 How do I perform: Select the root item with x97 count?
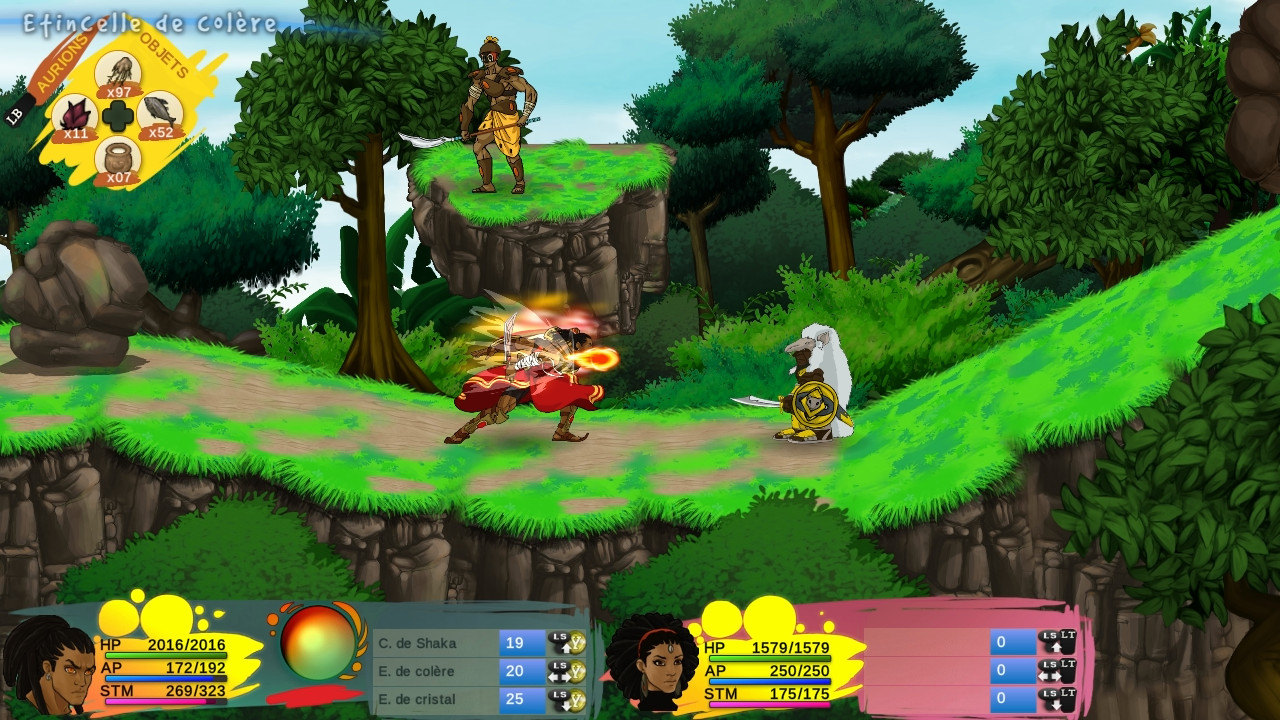point(118,73)
